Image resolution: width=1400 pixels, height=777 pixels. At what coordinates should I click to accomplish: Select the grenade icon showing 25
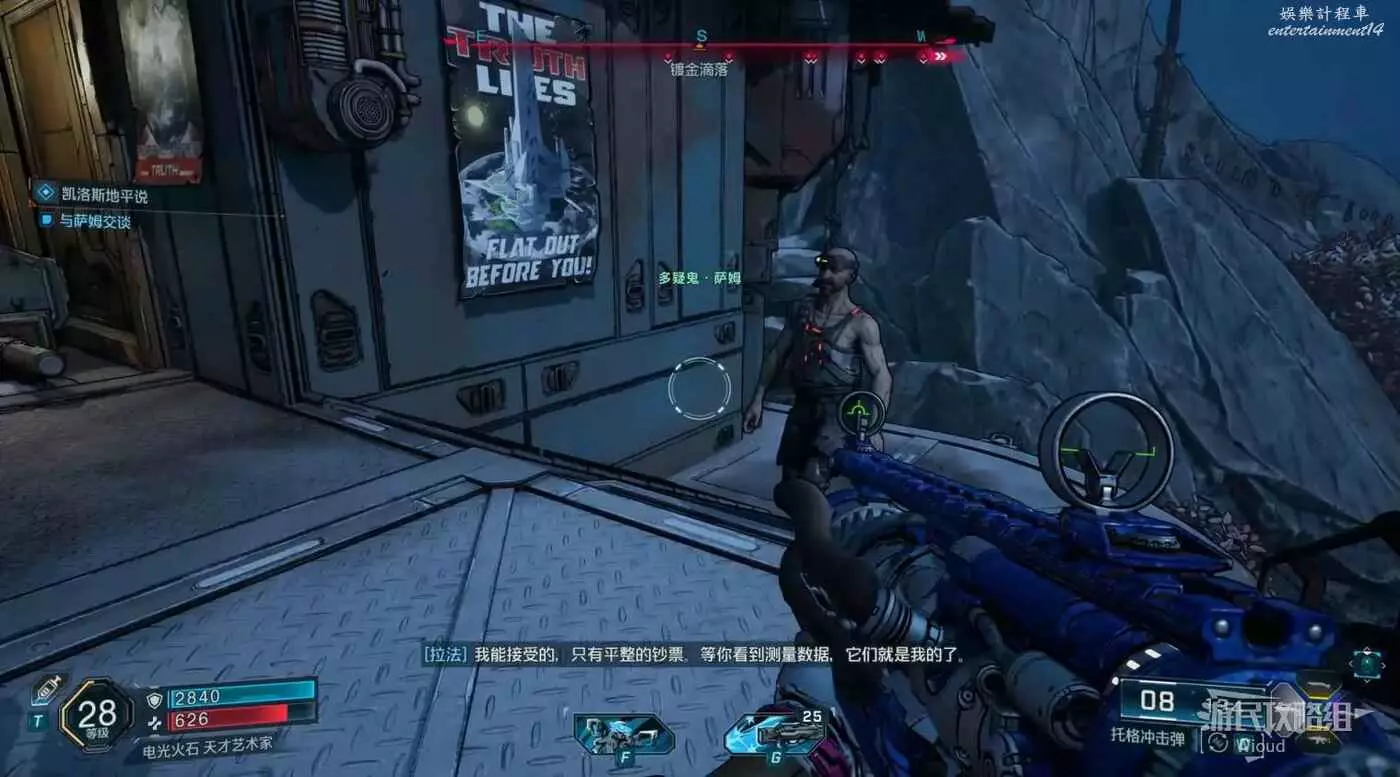click(x=775, y=737)
